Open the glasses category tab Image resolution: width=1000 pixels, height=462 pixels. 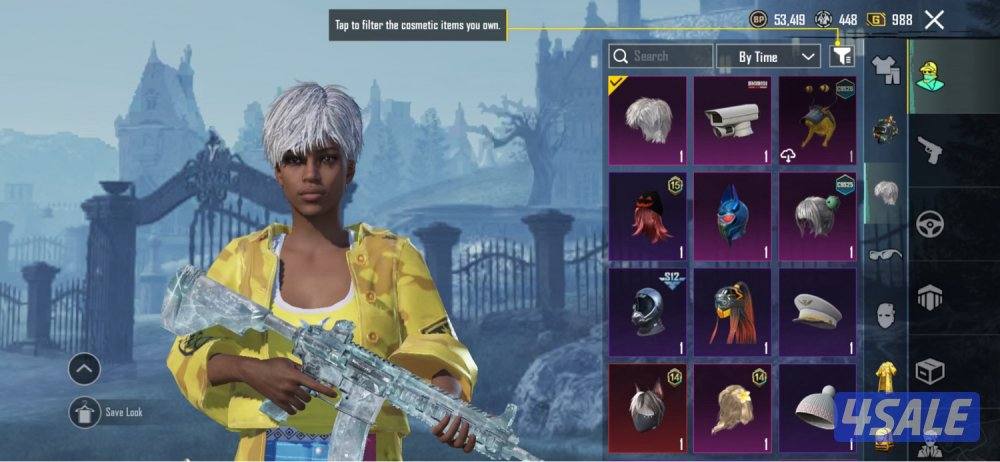(885, 254)
